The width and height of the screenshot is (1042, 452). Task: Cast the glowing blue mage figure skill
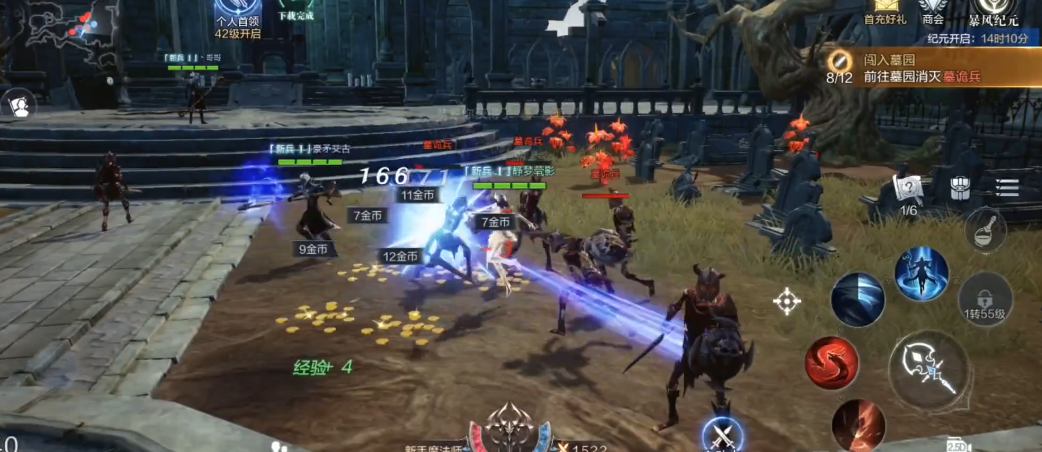(921, 273)
